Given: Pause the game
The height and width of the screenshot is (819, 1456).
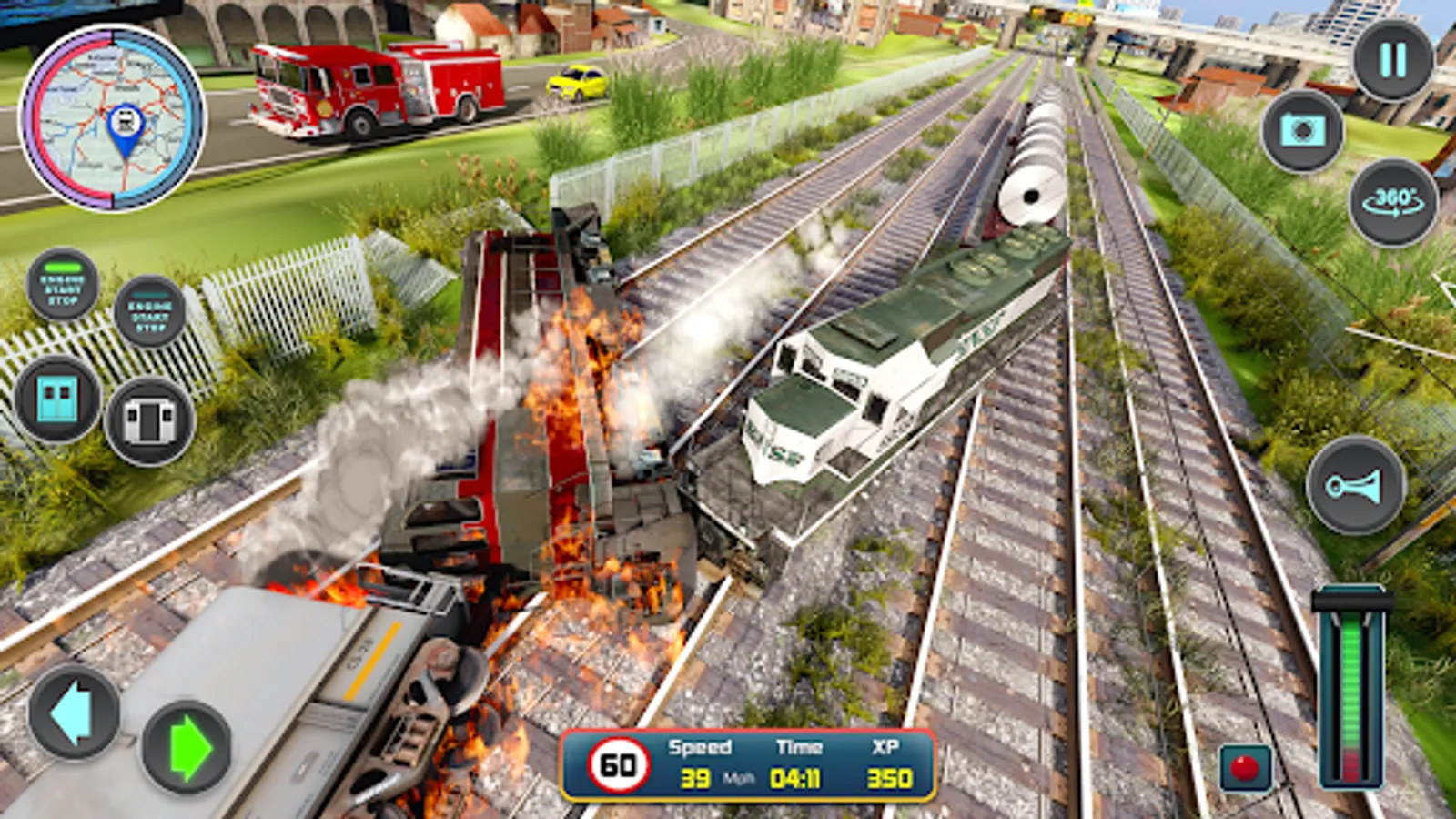Looking at the screenshot, I should [x=1392, y=60].
